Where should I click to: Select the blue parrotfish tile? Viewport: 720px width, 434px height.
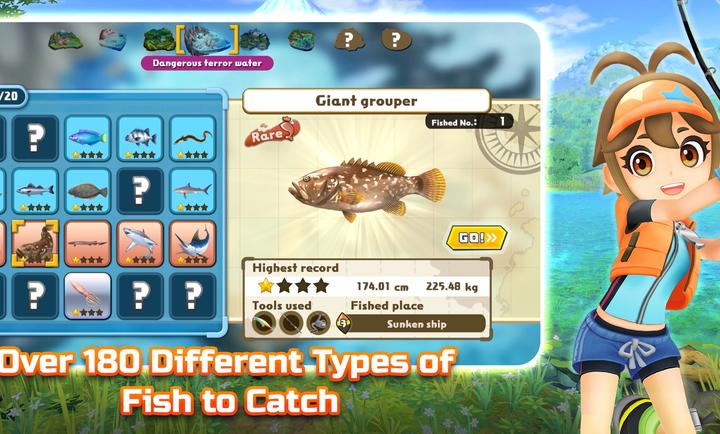pos(87,139)
